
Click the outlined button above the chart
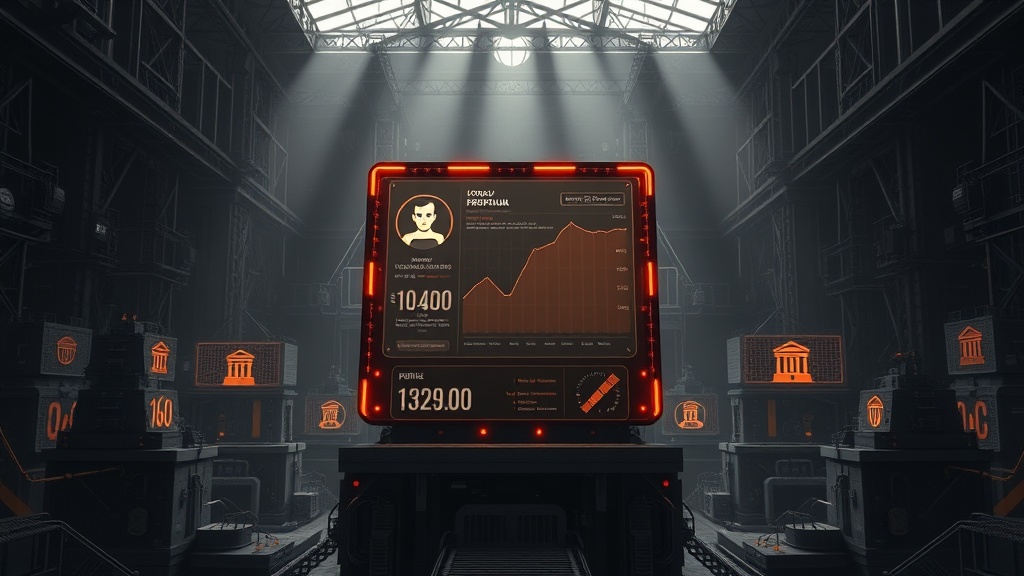point(593,199)
